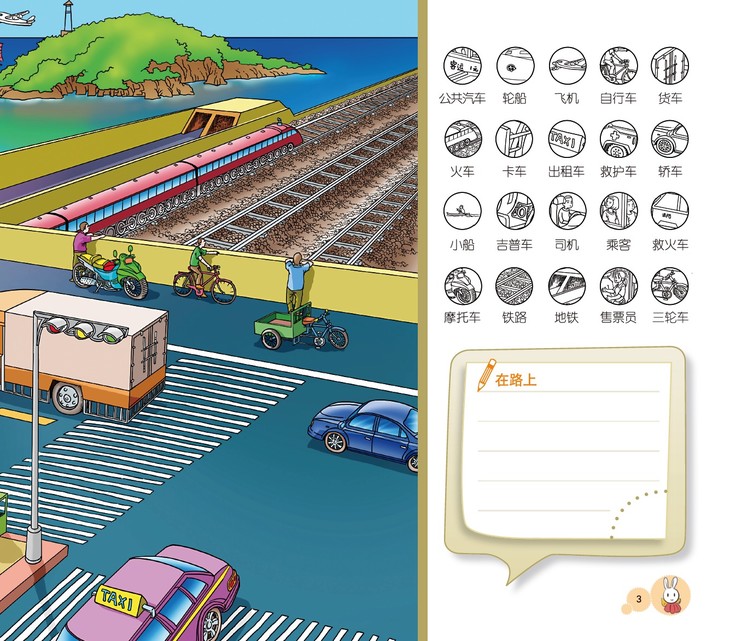
Task: Choose the 火车 train icon
Action: pos(462,138)
